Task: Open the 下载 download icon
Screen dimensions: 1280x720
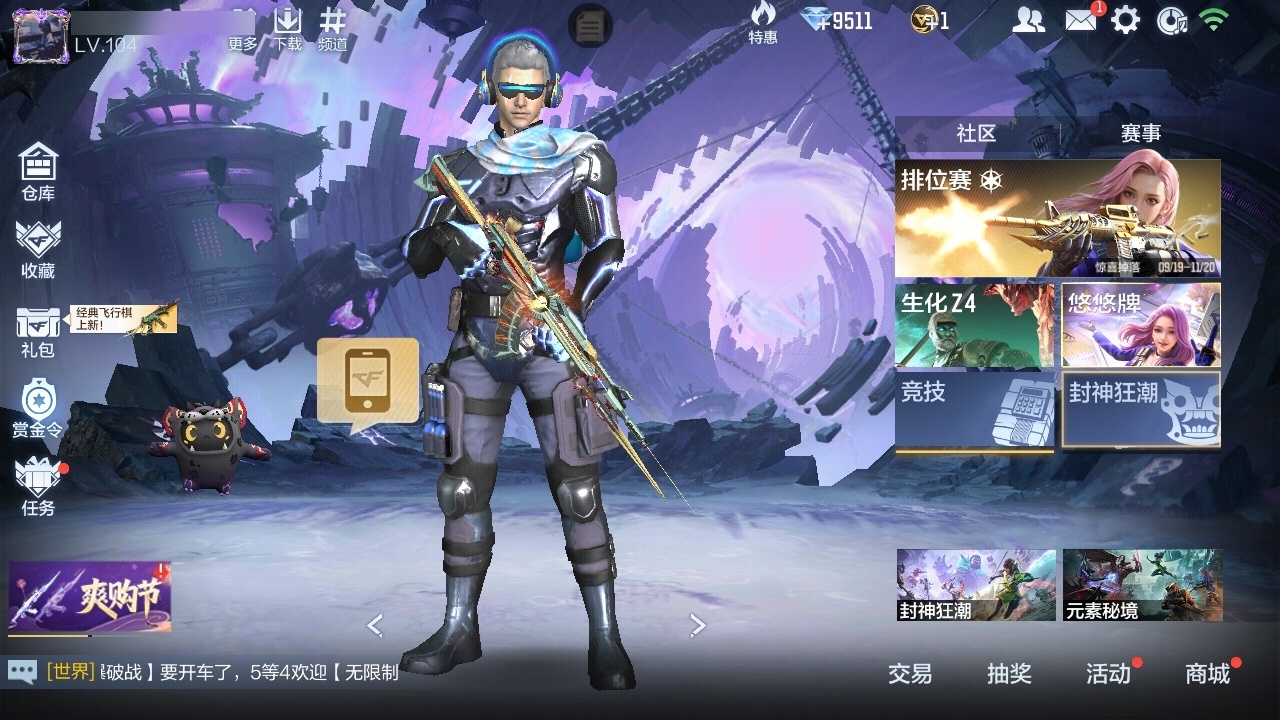Action: click(288, 28)
